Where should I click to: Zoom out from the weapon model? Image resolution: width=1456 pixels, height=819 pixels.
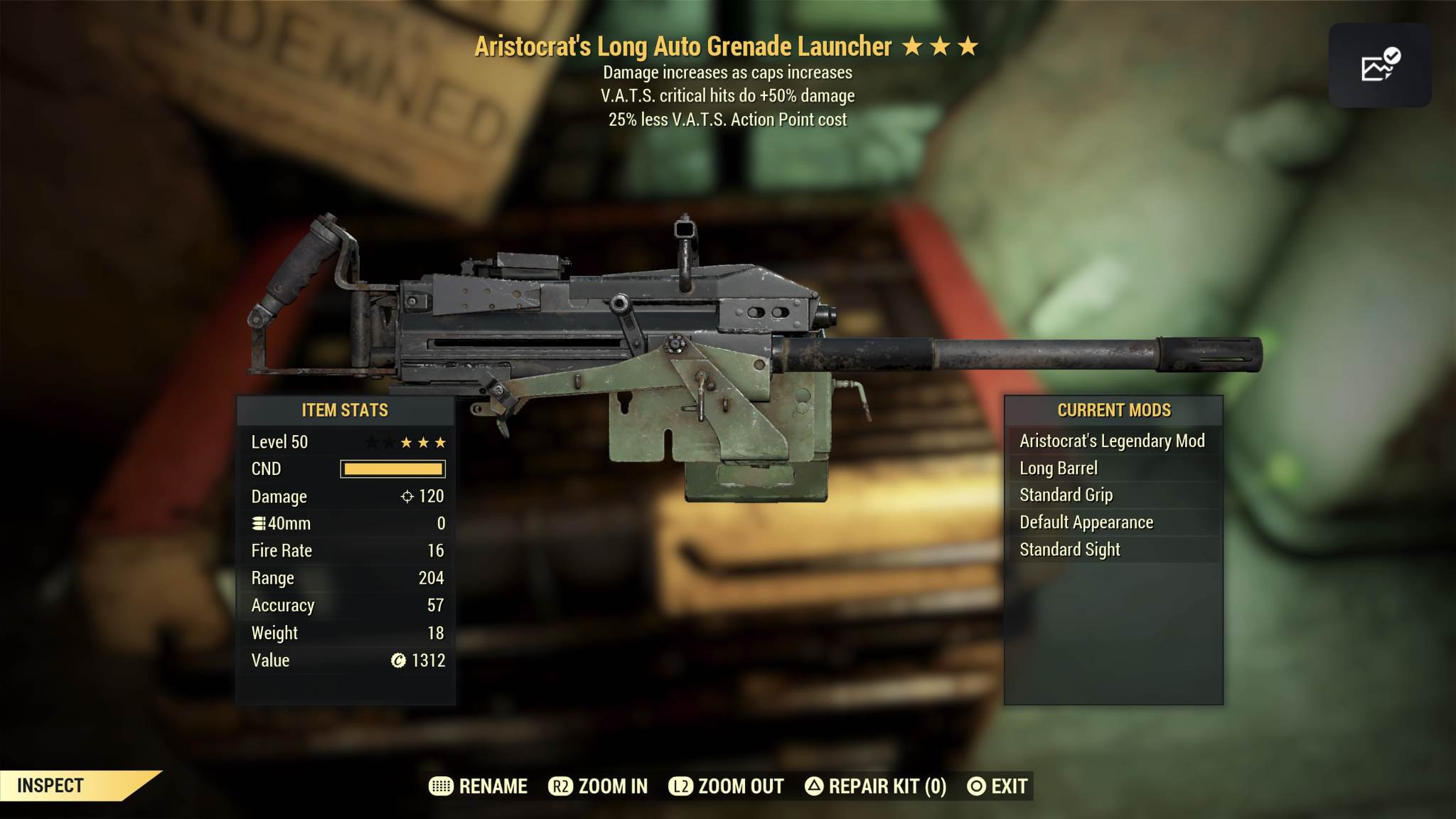tap(726, 786)
